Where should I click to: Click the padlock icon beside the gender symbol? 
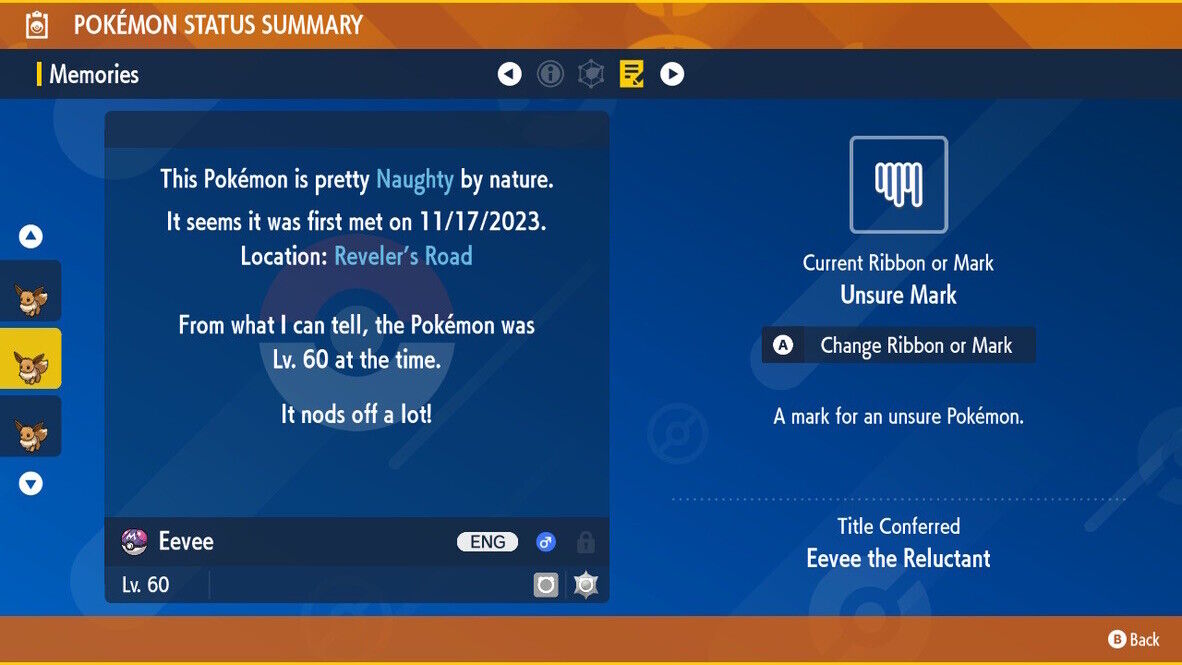pos(586,542)
